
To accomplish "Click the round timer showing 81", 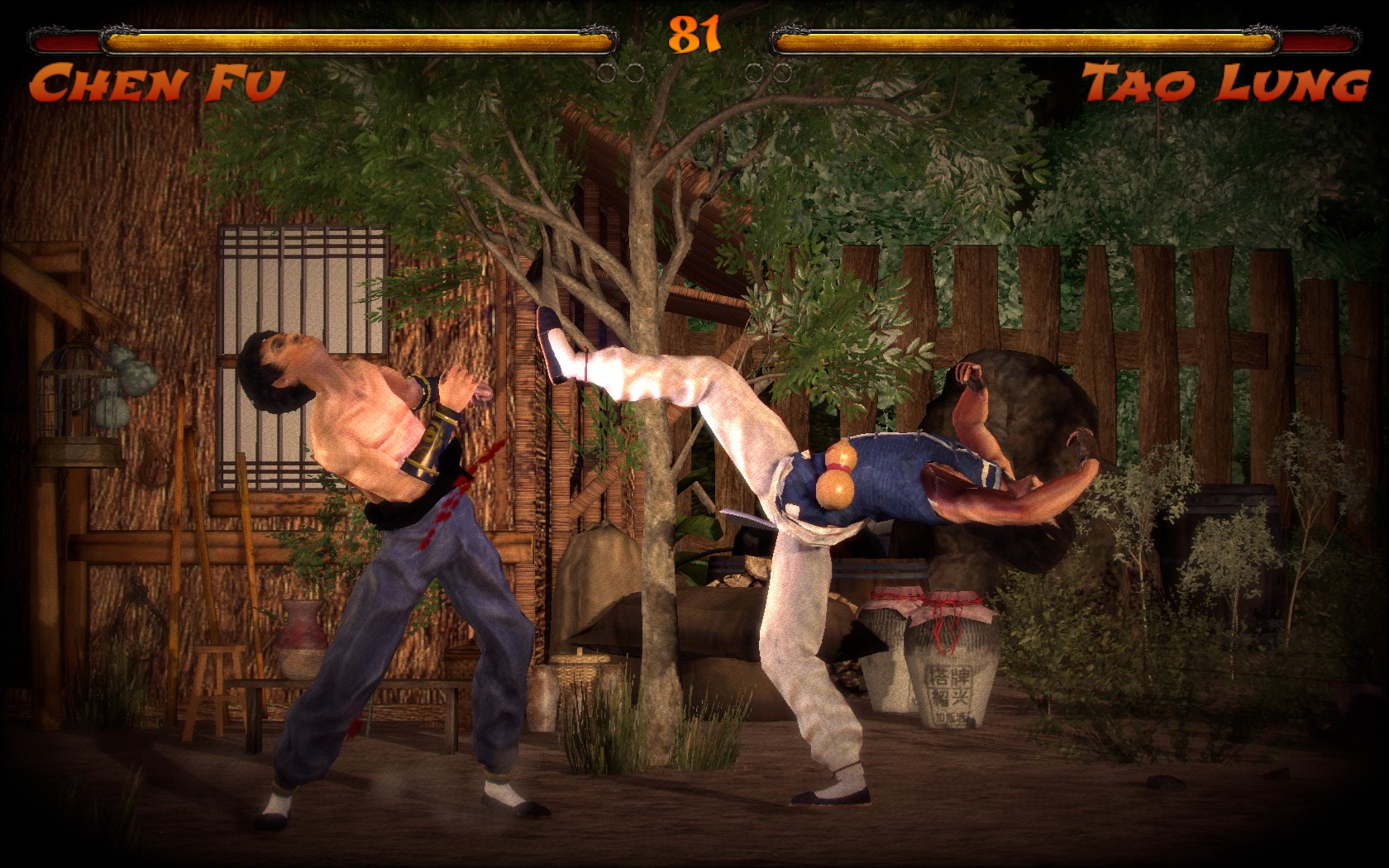I will click(694, 33).
